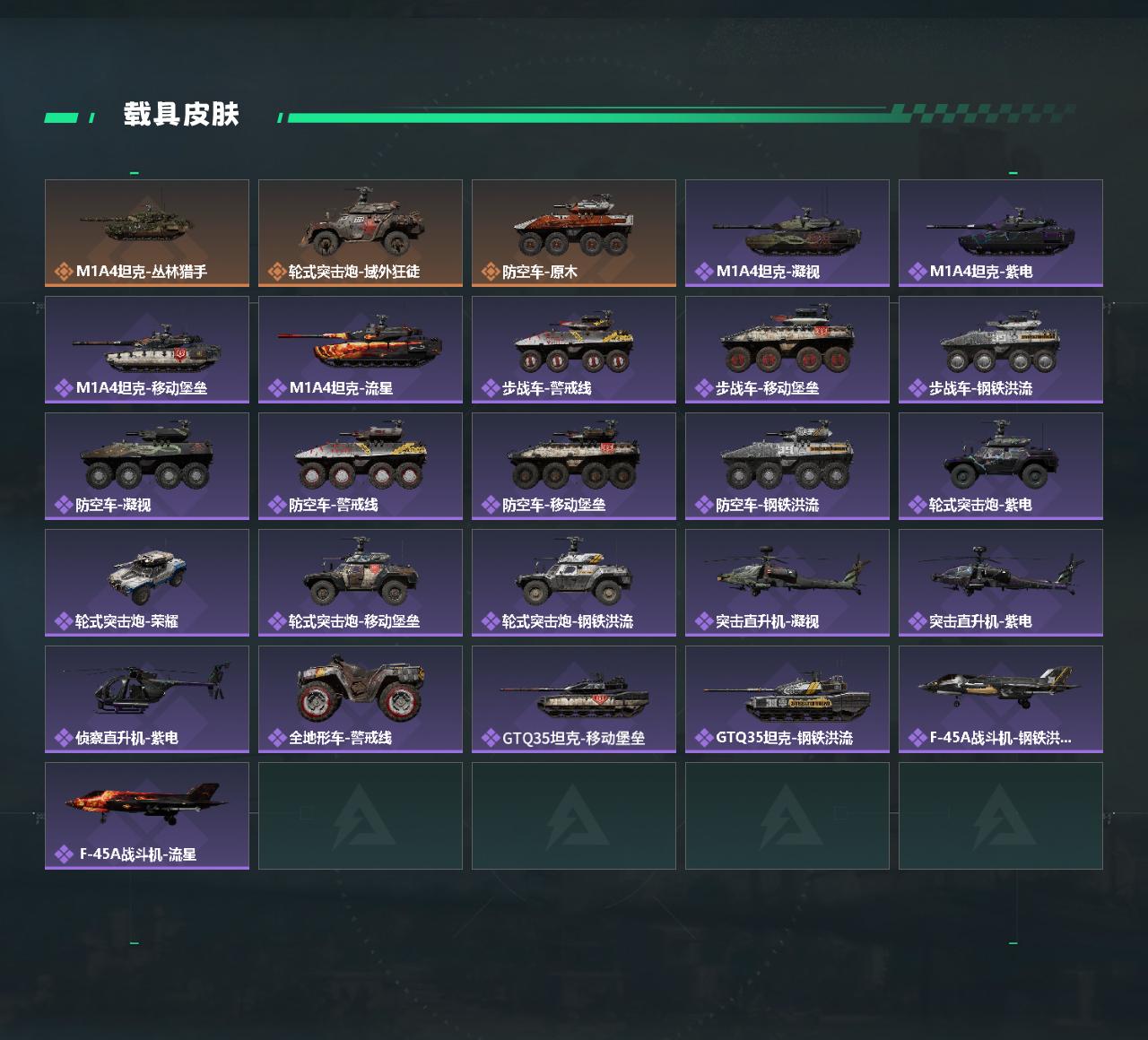Select the 轮式突击炮-荣耀 skin tile
Image resolution: width=1148 pixels, height=1040 pixels.
coord(147,583)
